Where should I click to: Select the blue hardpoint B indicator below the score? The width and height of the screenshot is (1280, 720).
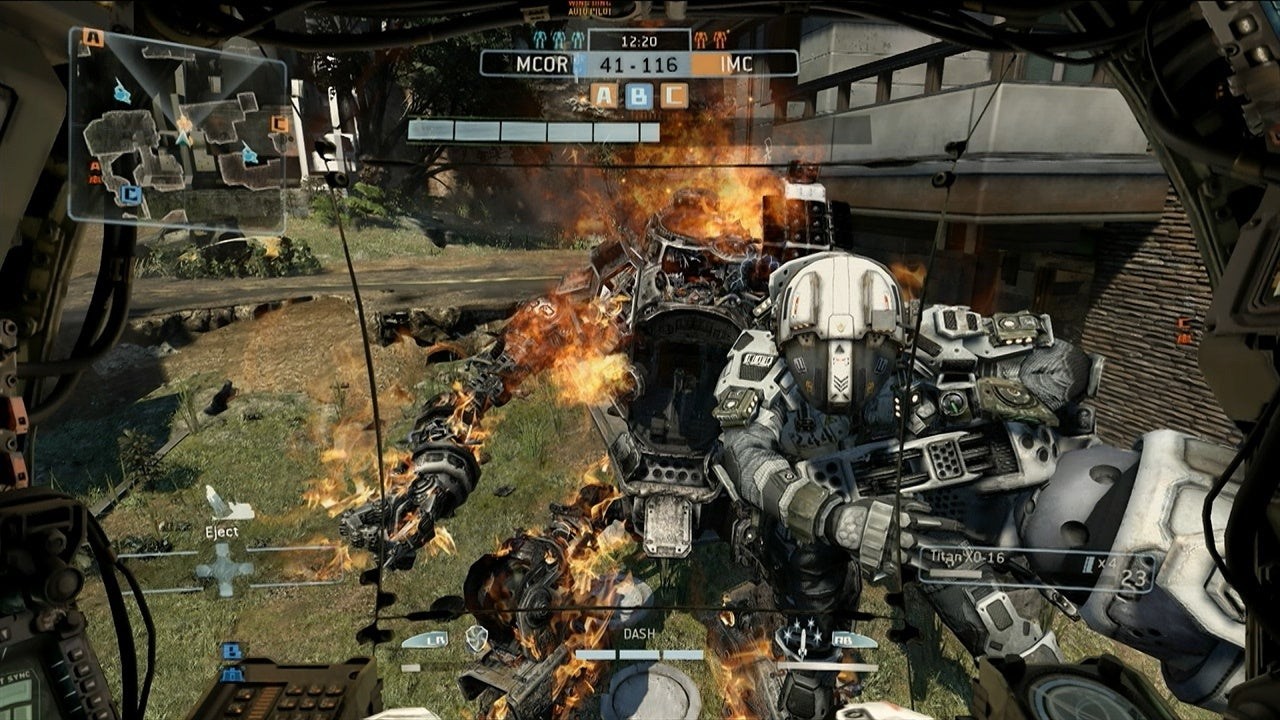(x=639, y=95)
